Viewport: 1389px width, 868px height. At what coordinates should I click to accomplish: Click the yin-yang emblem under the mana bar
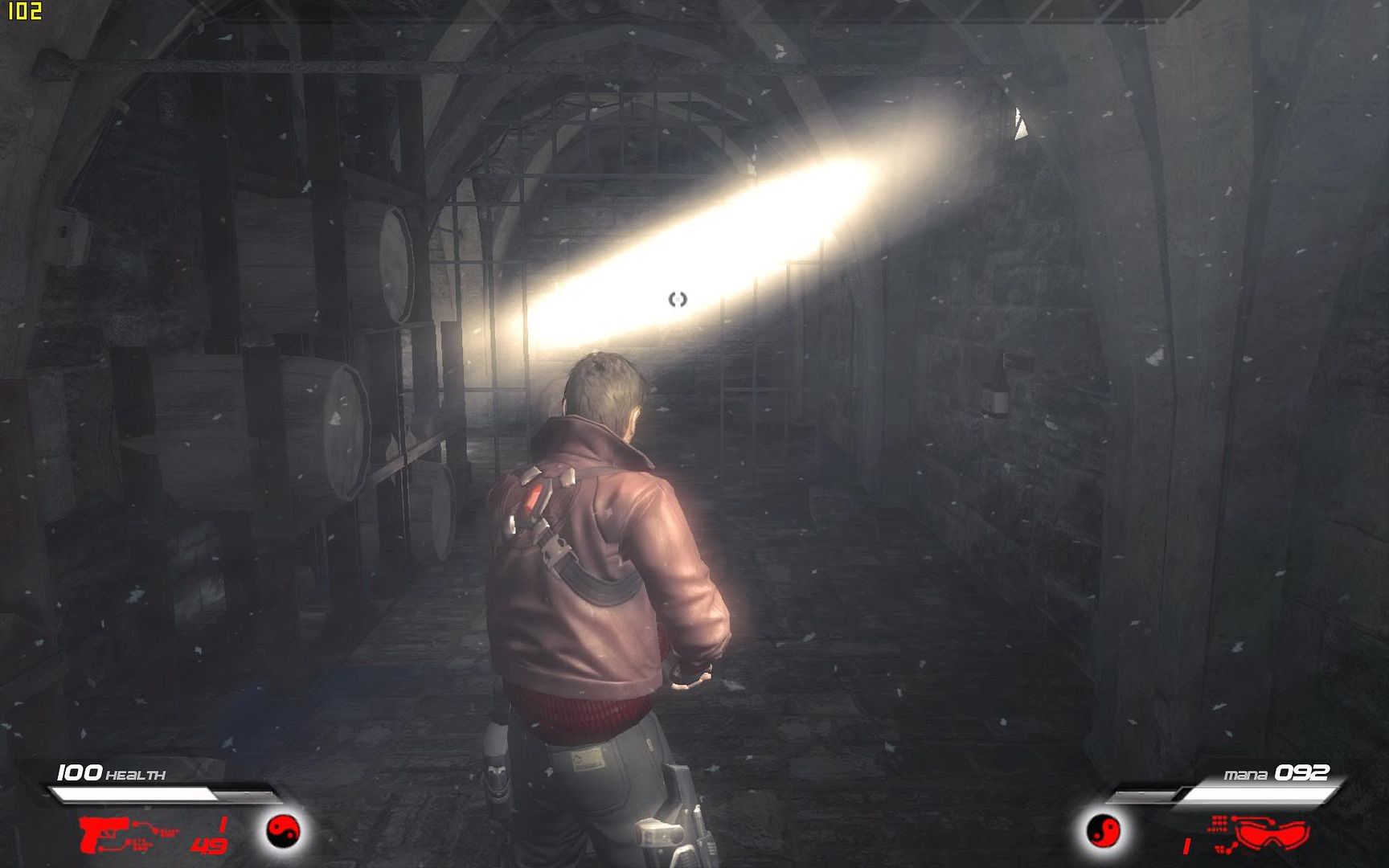coord(1103,830)
